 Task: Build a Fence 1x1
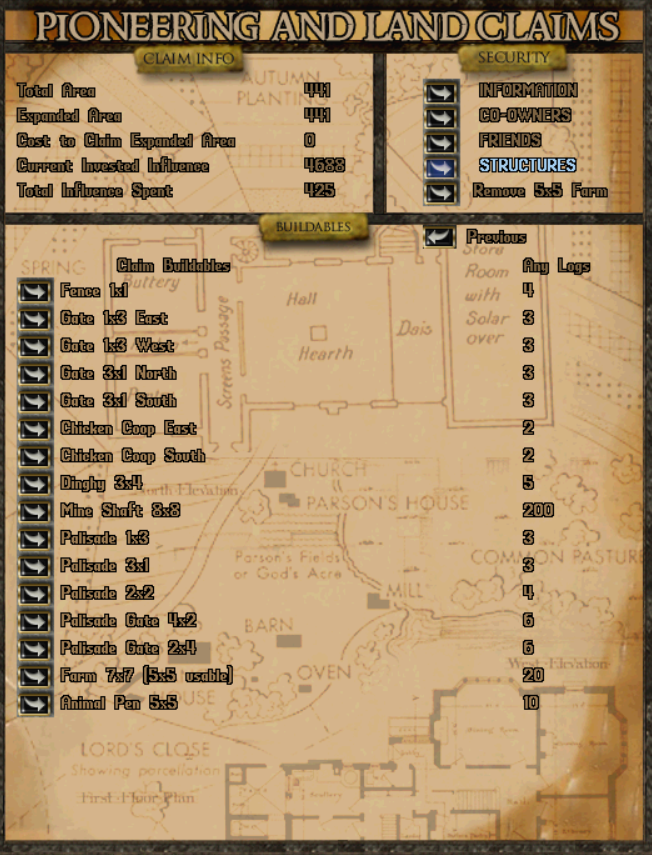click(x=35, y=292)
